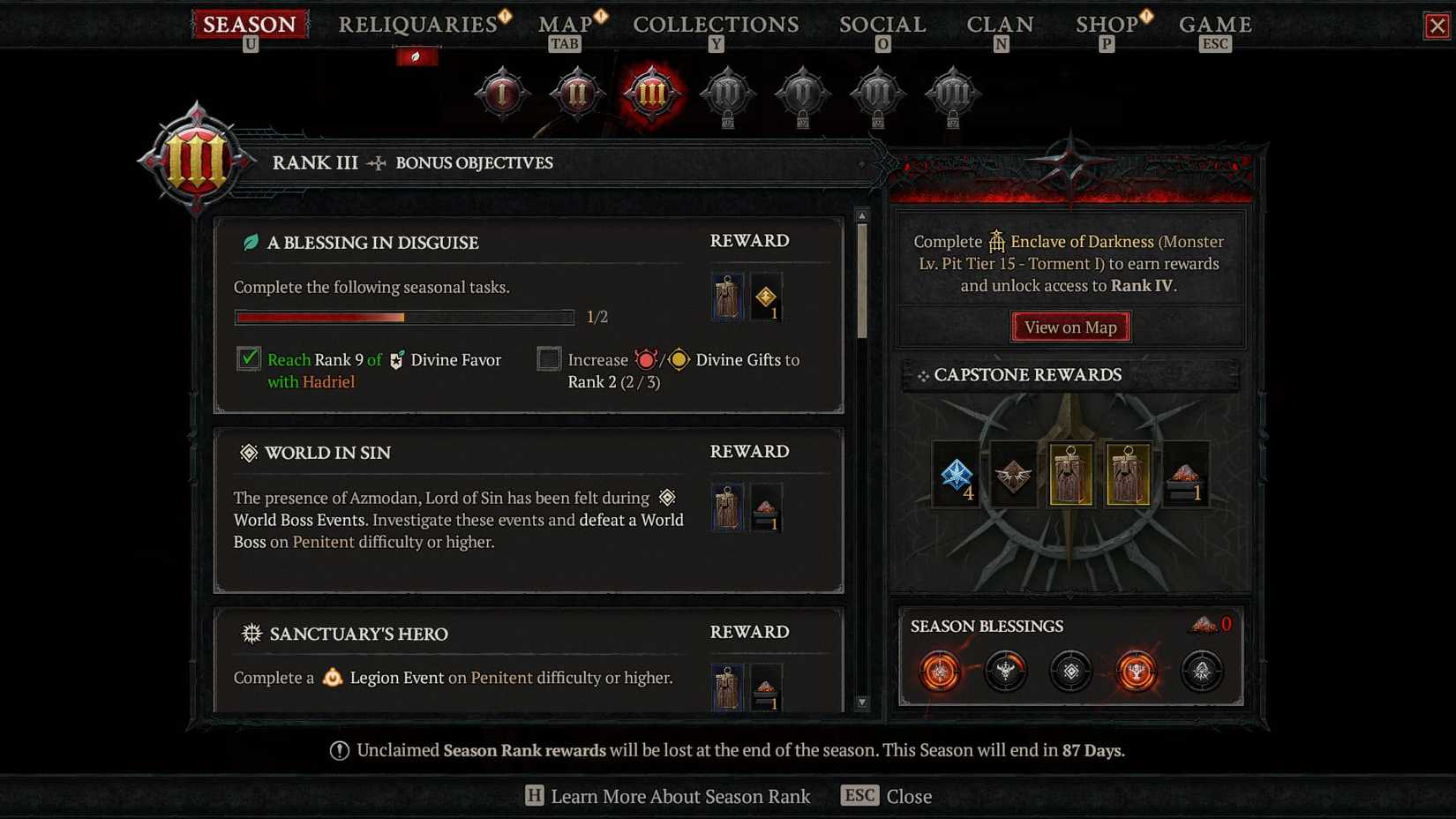The image size is (1456, 819).
Task: Select the Rank II medallion
Action: click(576, 95)
